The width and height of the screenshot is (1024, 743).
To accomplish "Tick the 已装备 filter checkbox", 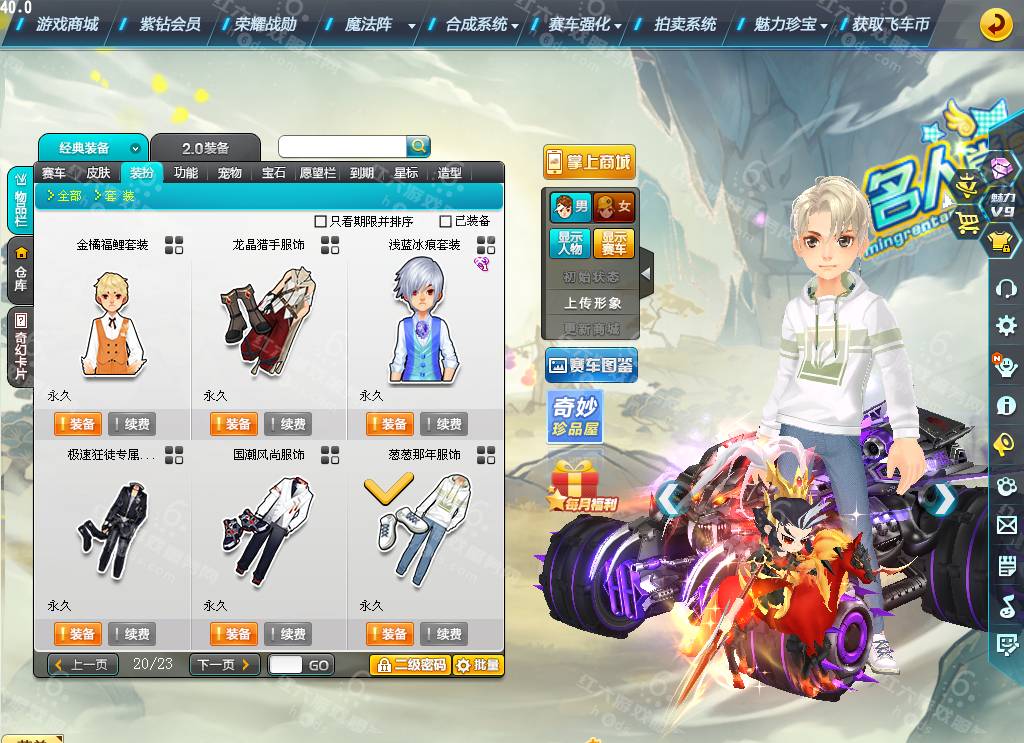I will pyautogui.click(x=447, y=221).
